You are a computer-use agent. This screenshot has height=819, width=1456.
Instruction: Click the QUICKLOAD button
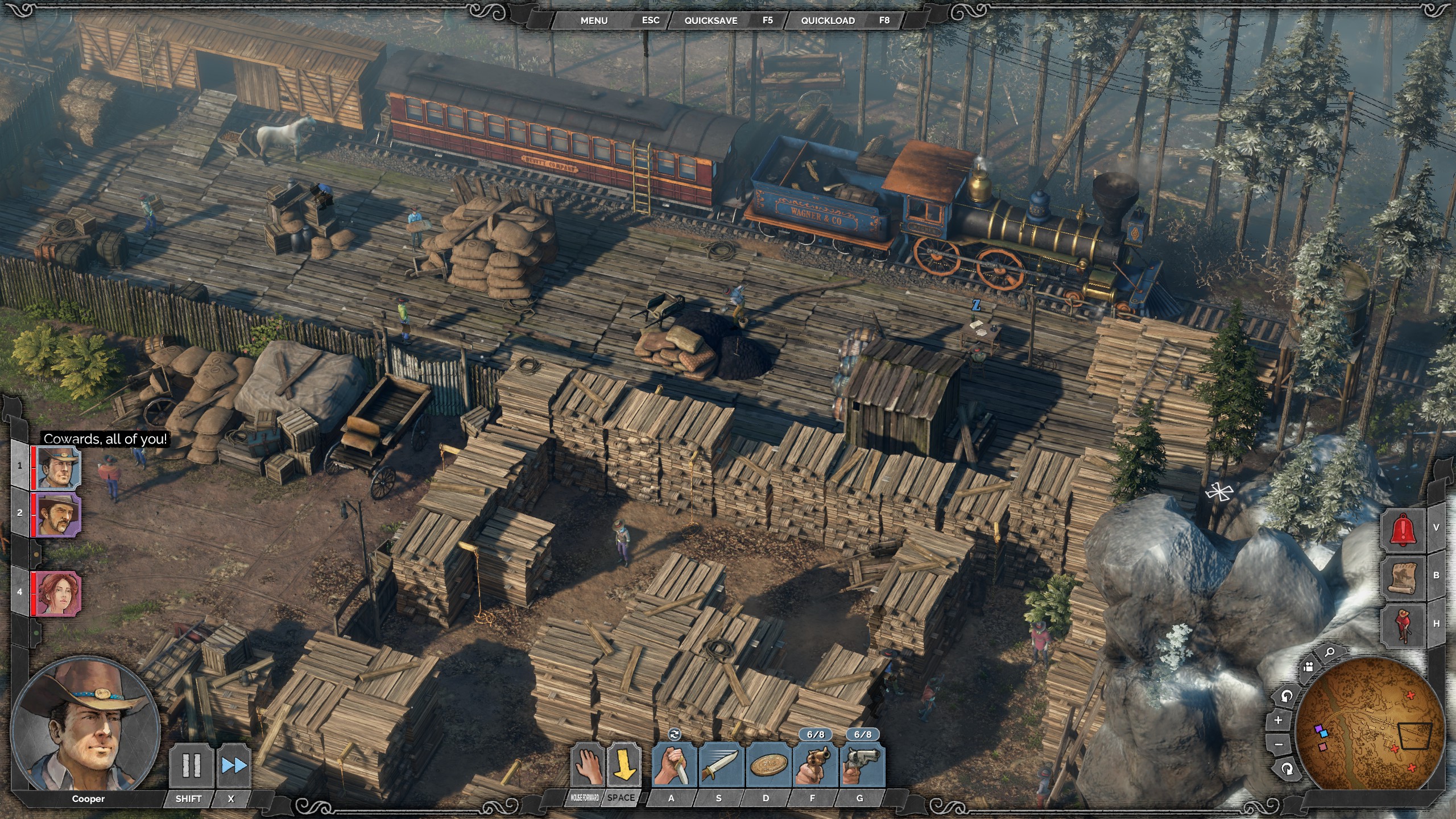click(828, 20)
